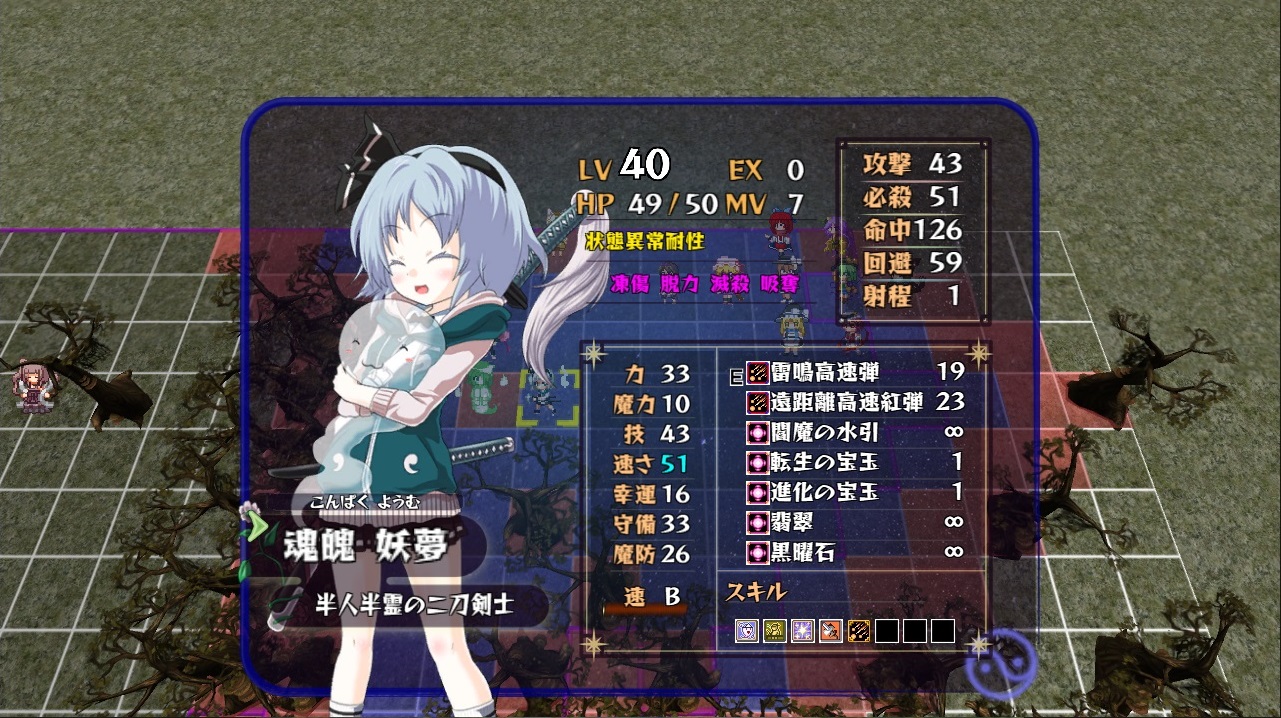Select the equipped 雷鳴高速弾 weapon
Image resolution: width=1281 pixels, height=718 pixels.
click(825, 373)
